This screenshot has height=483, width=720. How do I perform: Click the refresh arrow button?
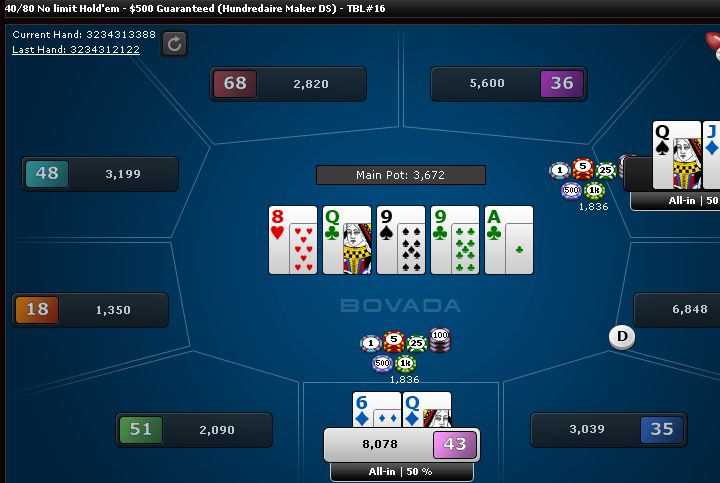(x=174, y=43)
